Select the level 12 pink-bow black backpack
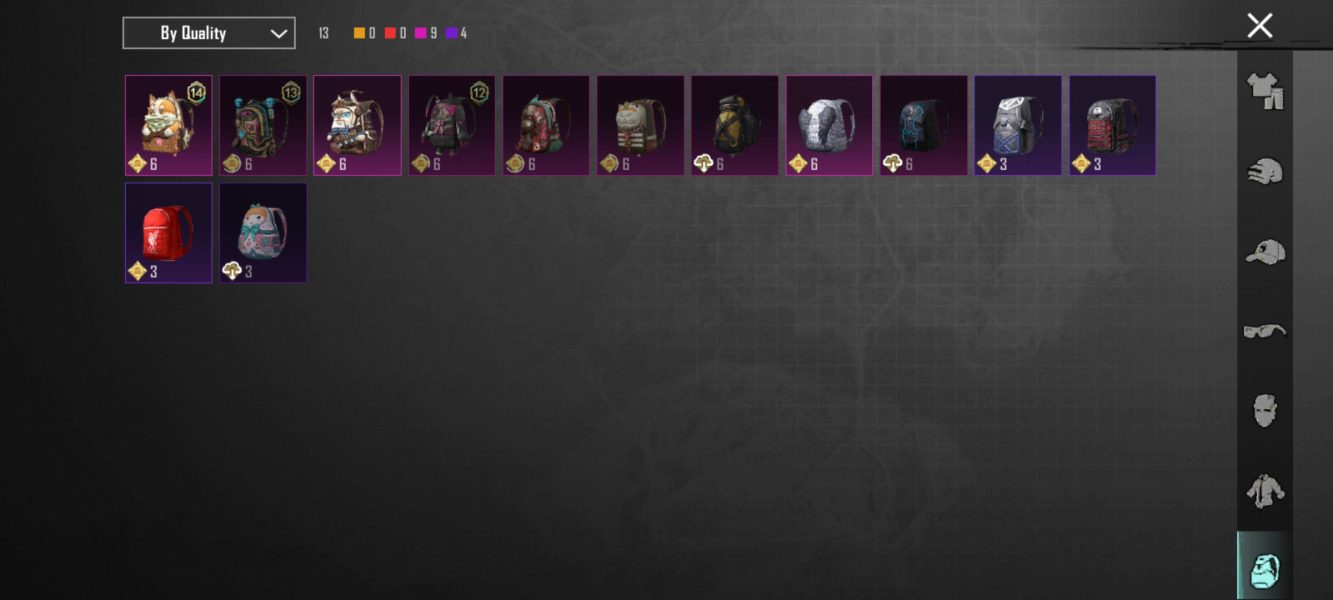Screen dimensions: 1333x600 (452, 125)
